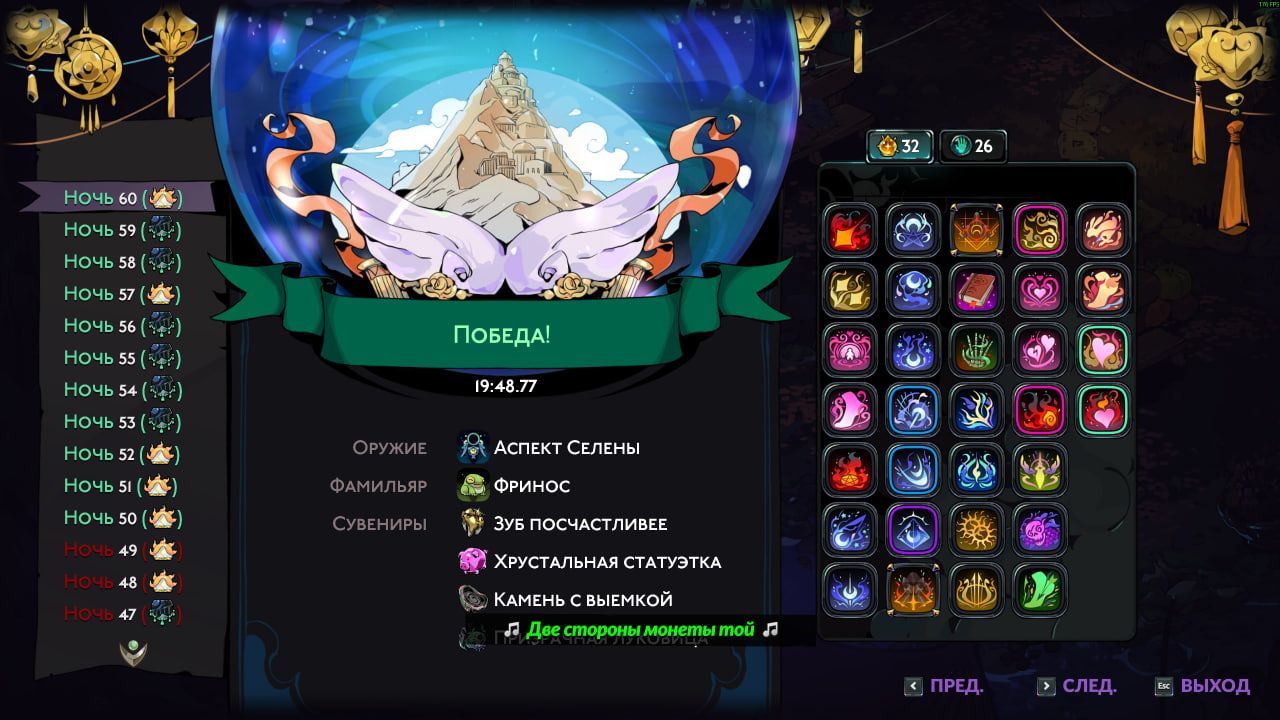Click the Фринос frog familiar icon
Image resolution: width=1280 pixels, height=720 pixels.
(473, 486)
